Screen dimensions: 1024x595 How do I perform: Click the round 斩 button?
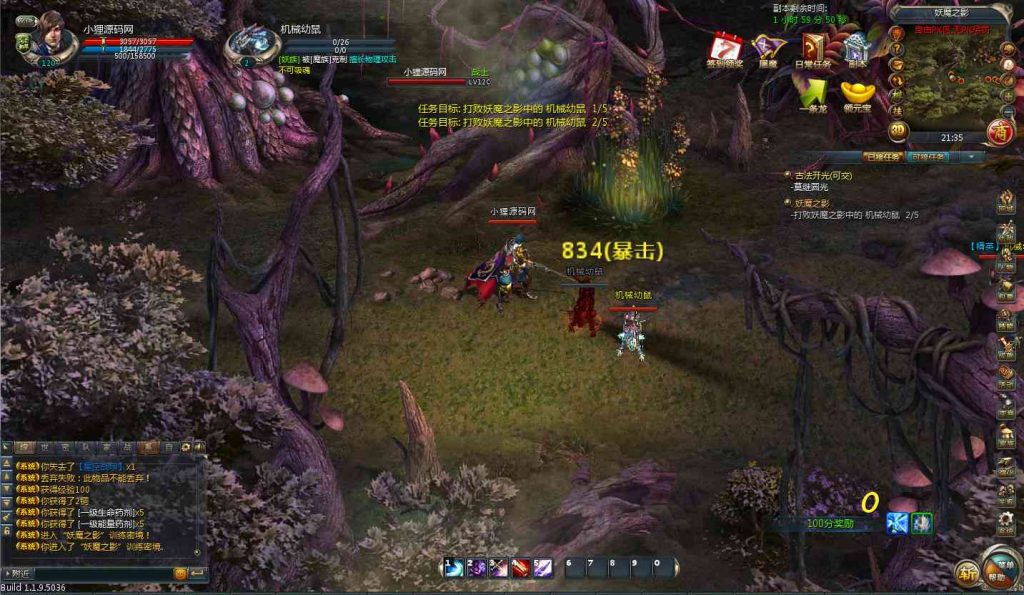point(967,573)
